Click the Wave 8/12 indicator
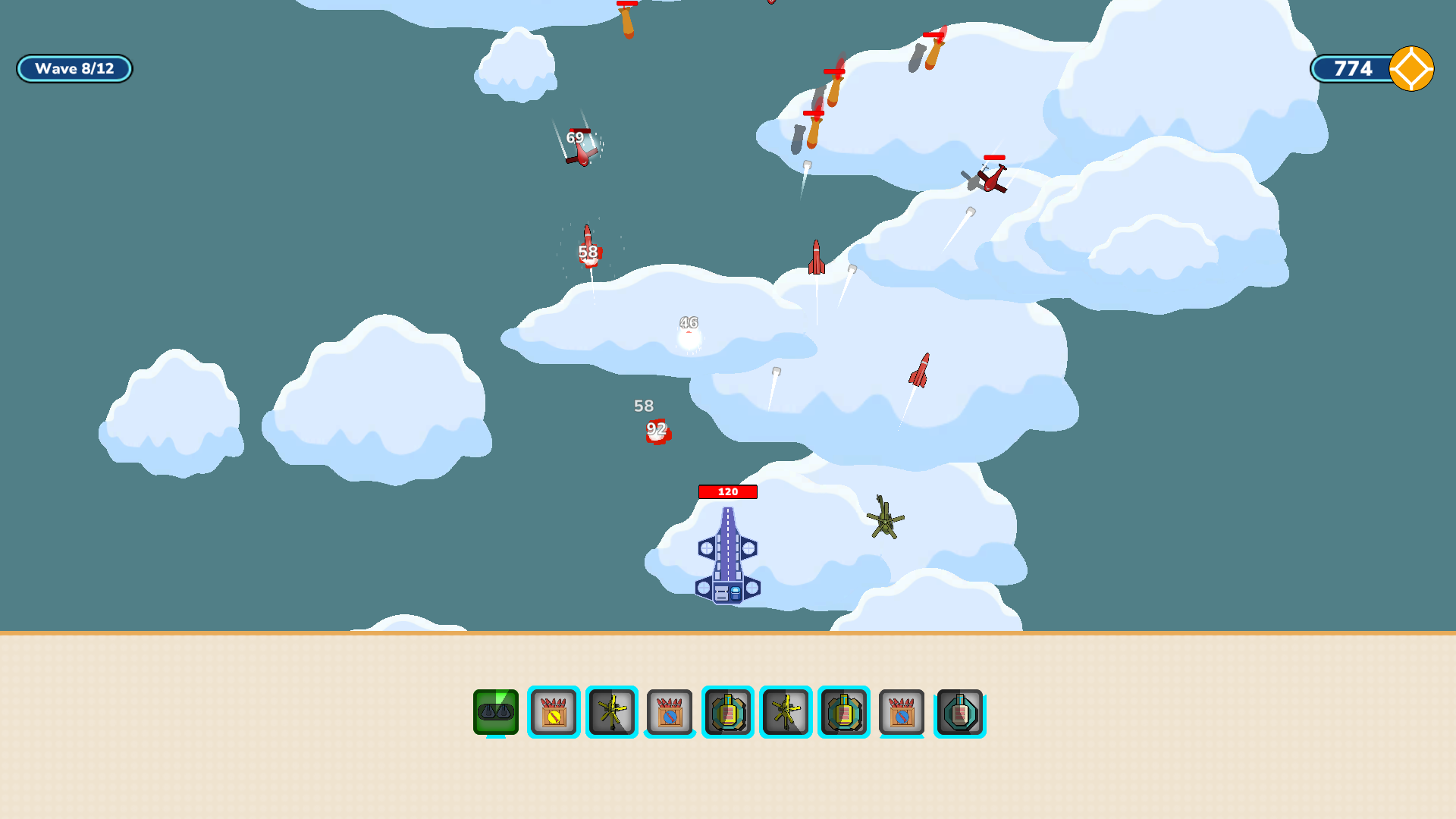Image resolution: width=1456 pixels, height=819 pixels. click(74, 68)
